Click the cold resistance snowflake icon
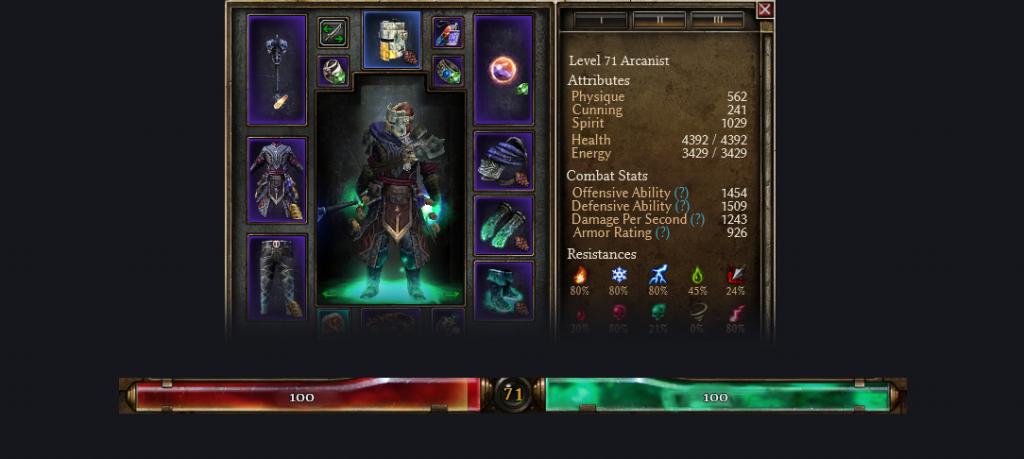 [619, 275]
